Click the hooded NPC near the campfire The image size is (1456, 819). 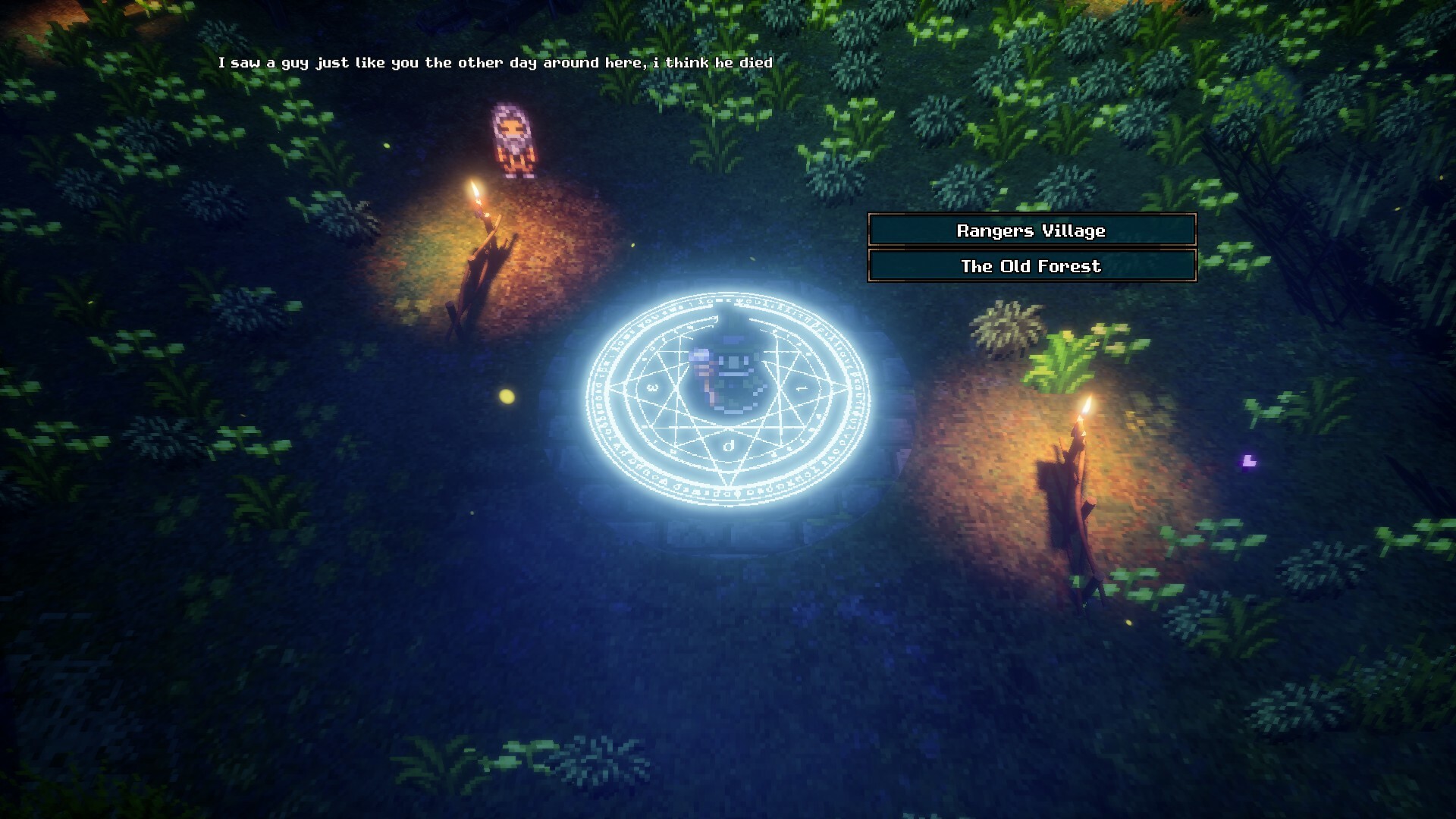click(512, 140)
